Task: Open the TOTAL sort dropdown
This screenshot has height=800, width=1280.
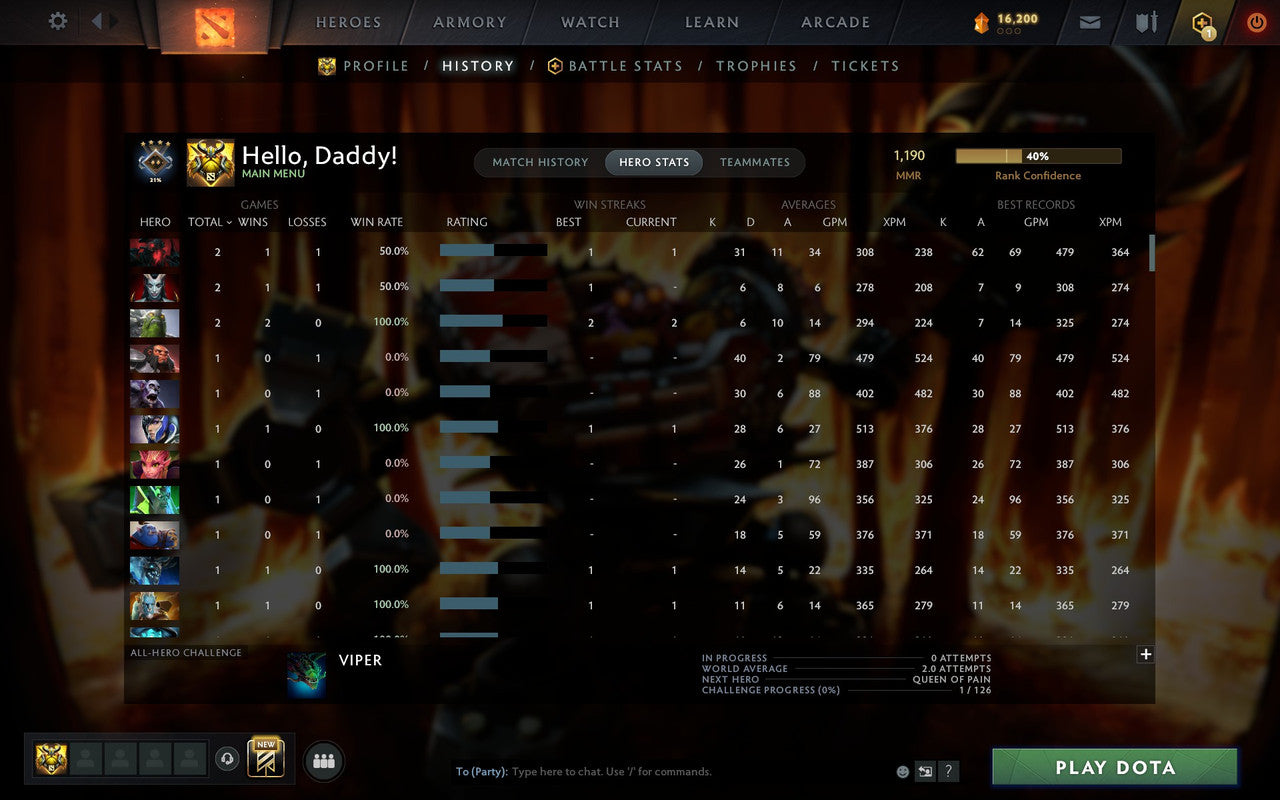Action: tap(208, 222)
